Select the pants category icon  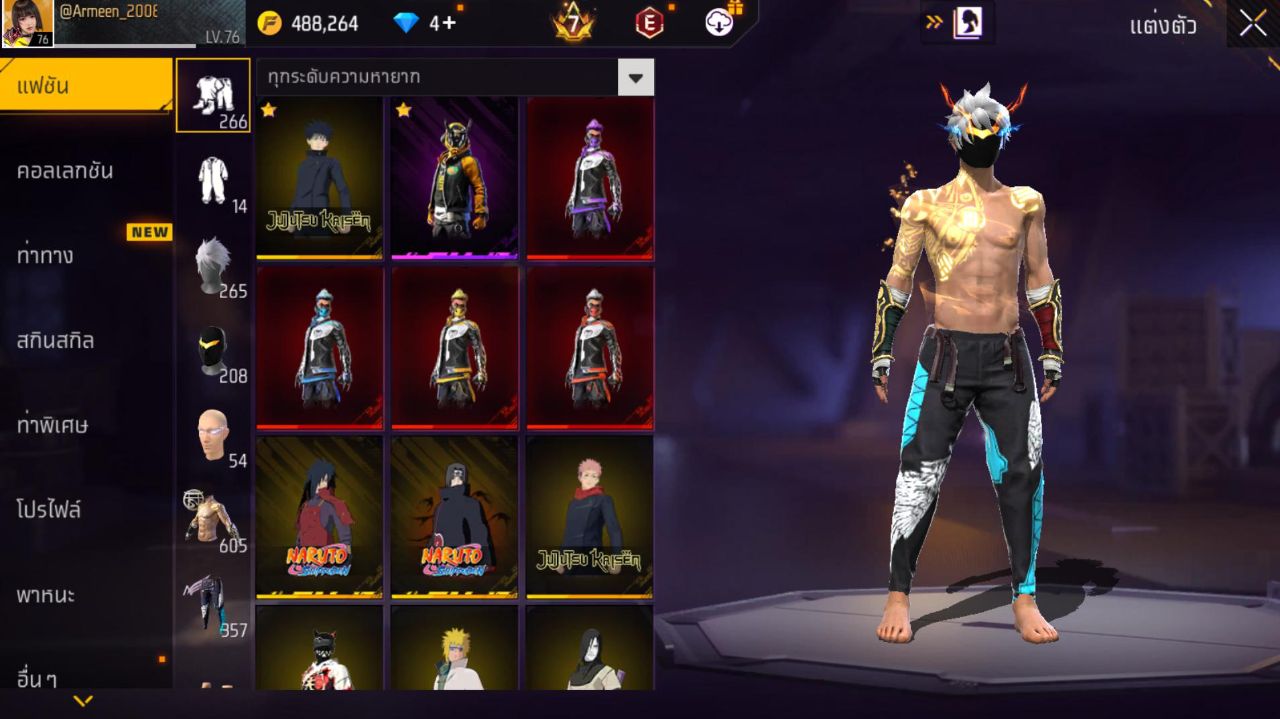click(213, 603)
